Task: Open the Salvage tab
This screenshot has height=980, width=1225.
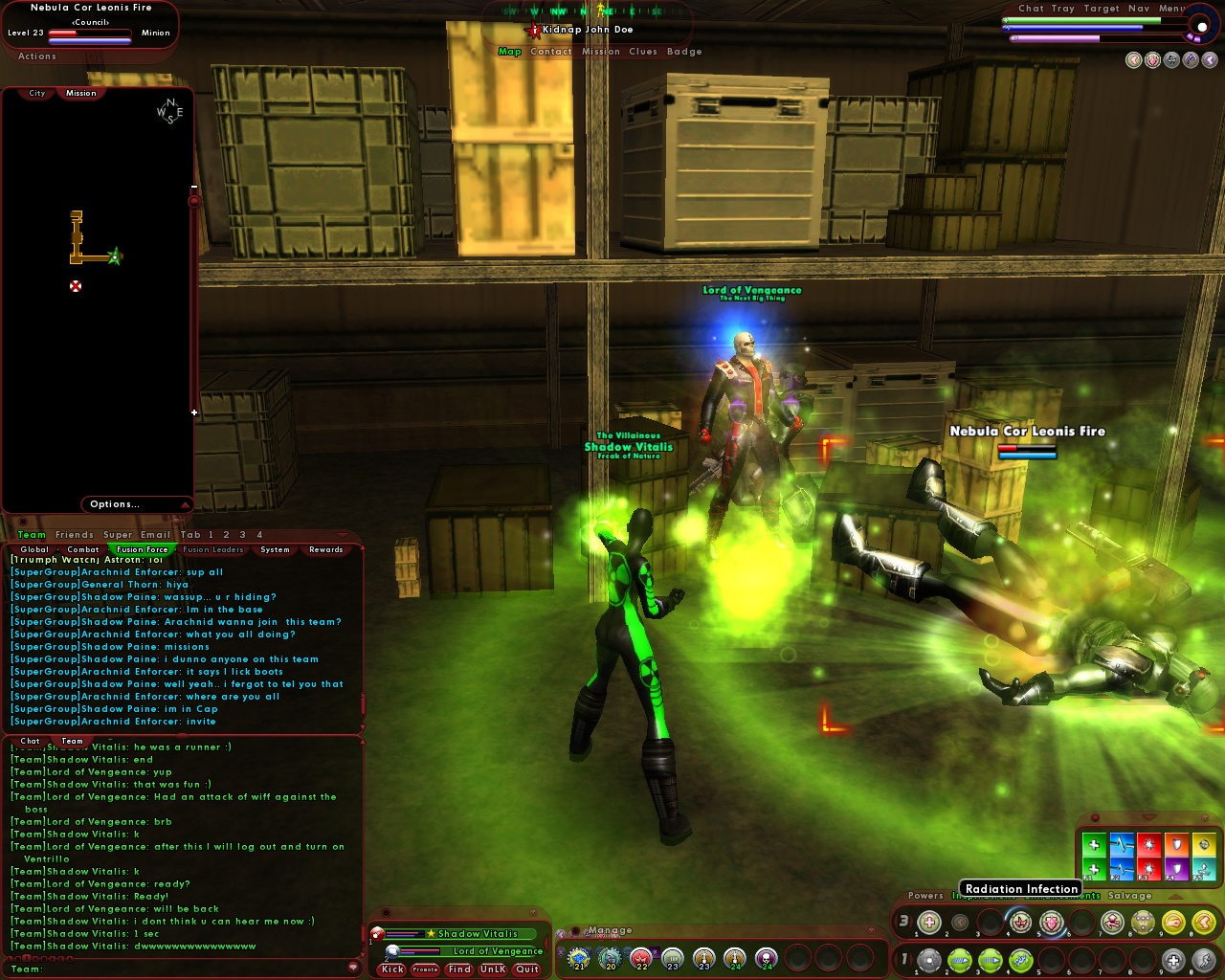Action: click(1130, 896)
